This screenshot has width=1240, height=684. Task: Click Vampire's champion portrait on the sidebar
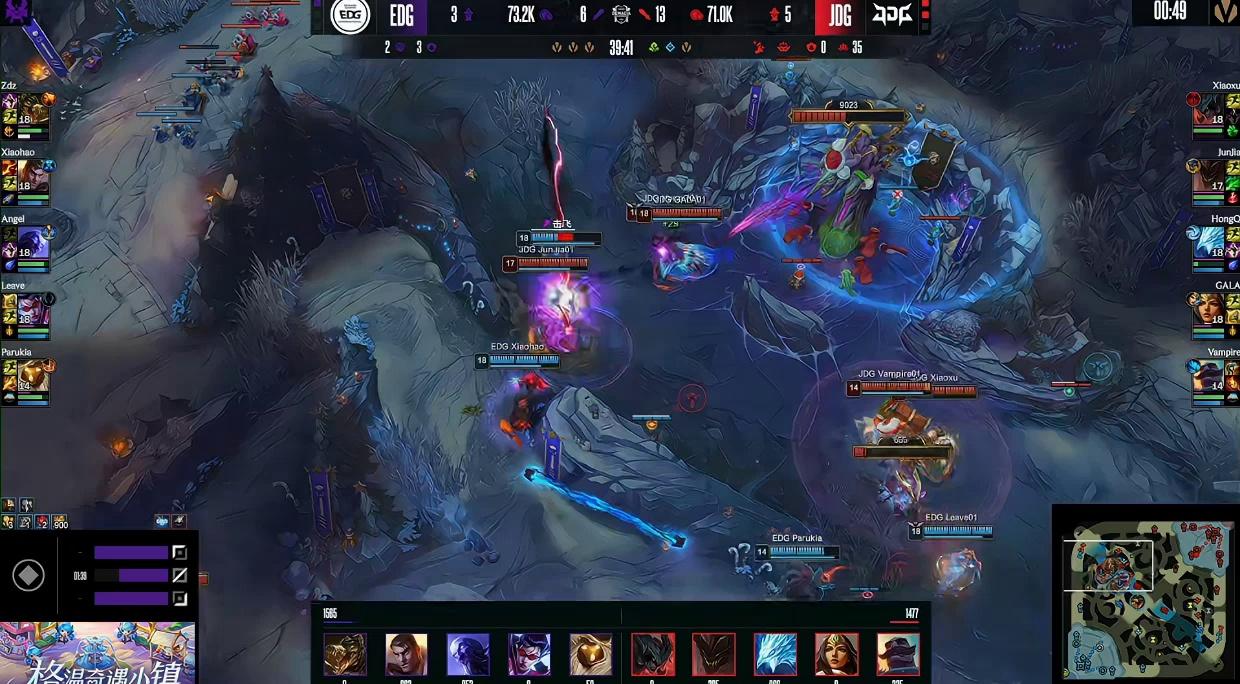(1210, 377)
